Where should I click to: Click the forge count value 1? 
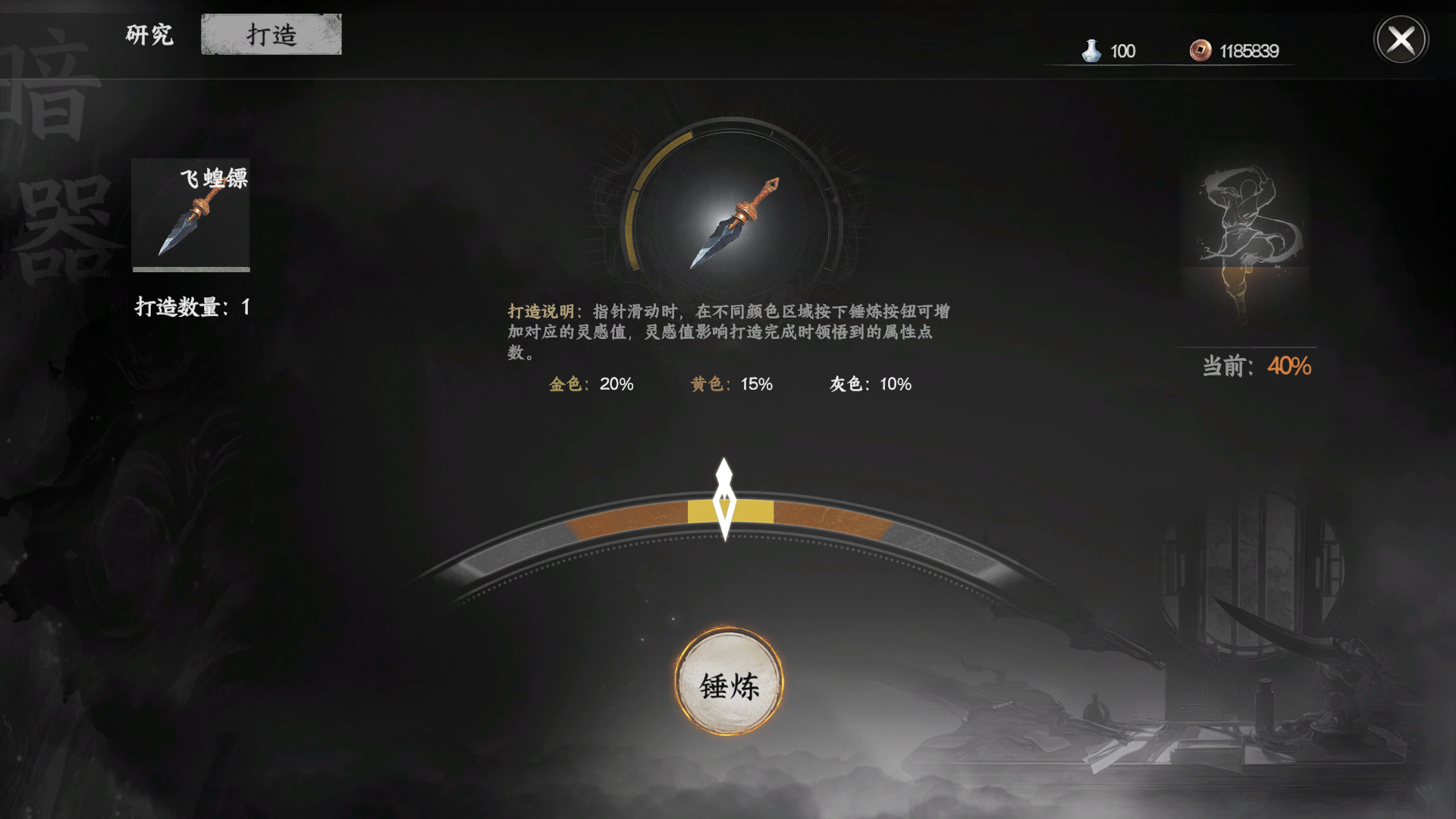248,308
